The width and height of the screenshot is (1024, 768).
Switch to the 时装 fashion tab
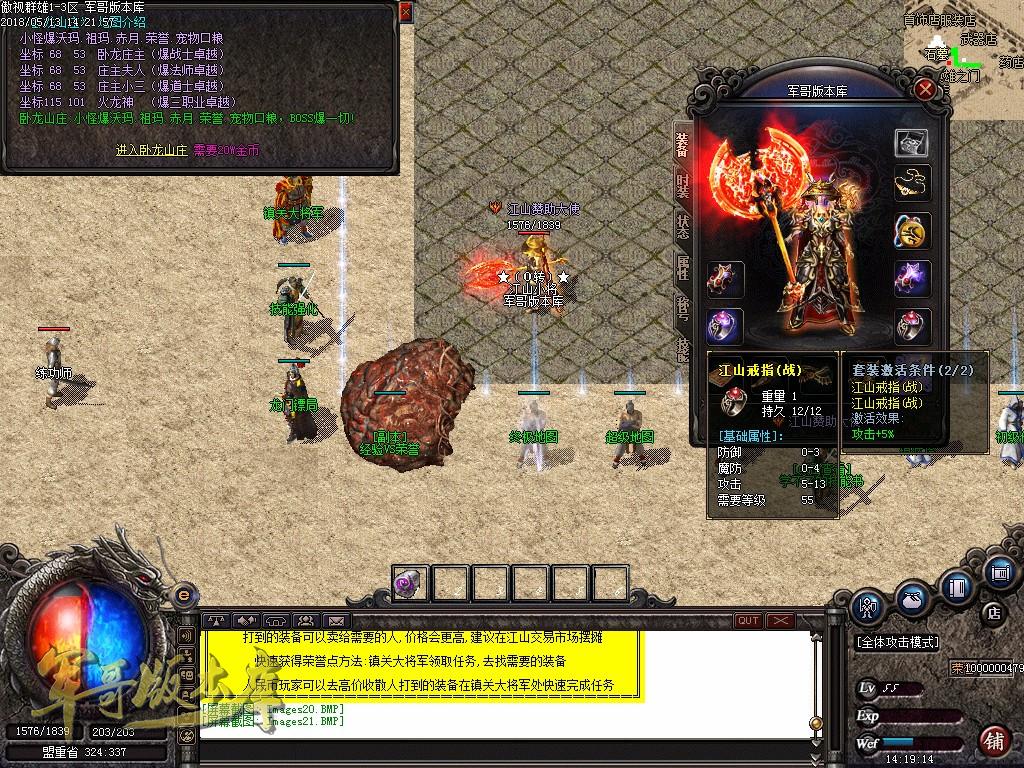[x=683, y=186]
